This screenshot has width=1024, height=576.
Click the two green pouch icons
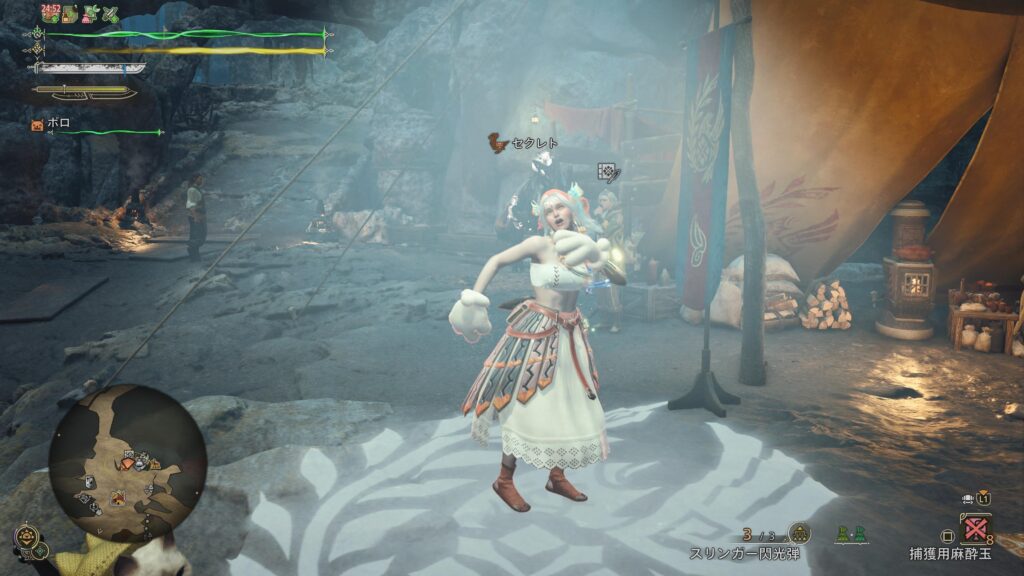(851, 534)
